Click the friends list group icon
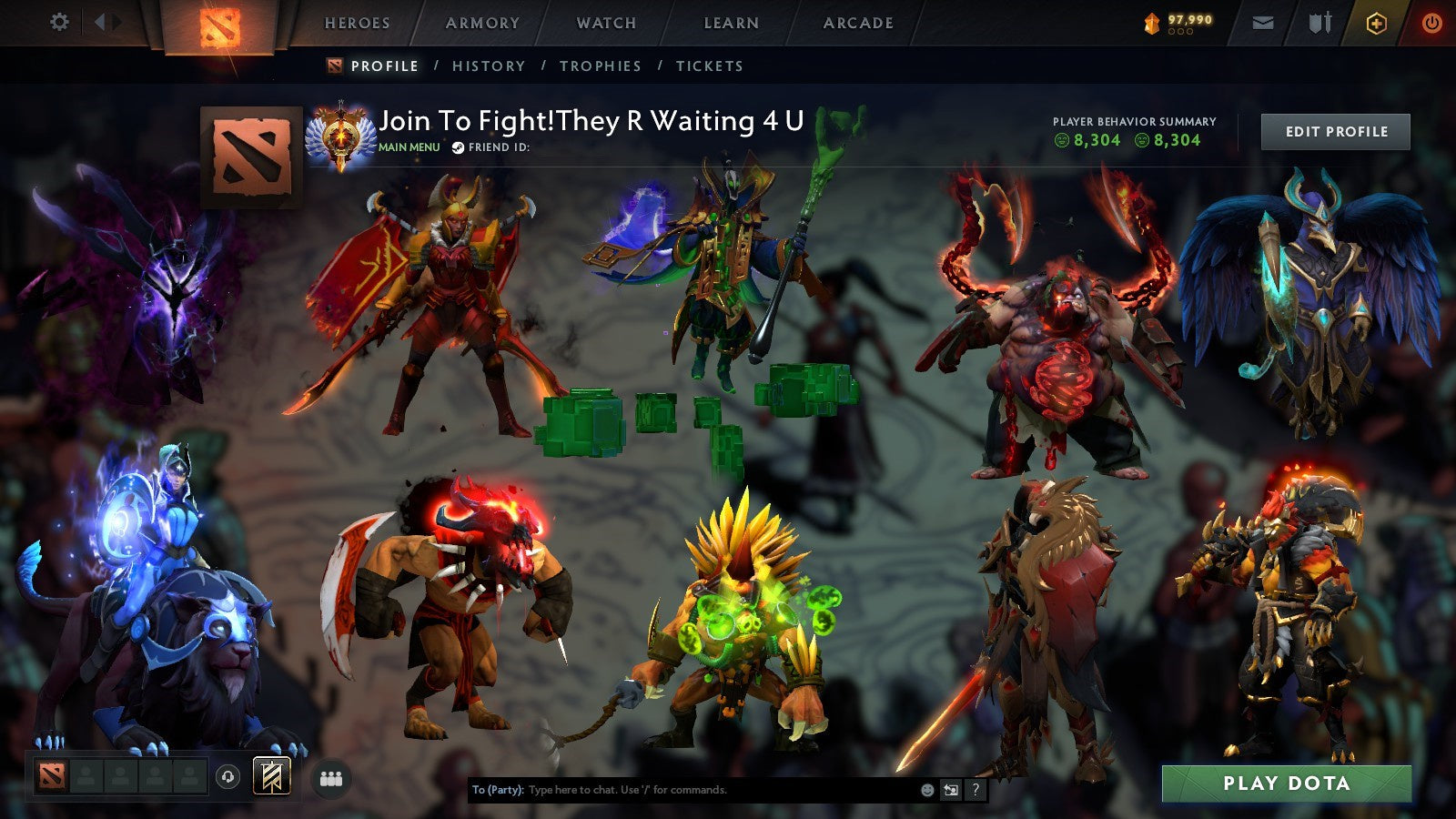 tap(331, 778)
